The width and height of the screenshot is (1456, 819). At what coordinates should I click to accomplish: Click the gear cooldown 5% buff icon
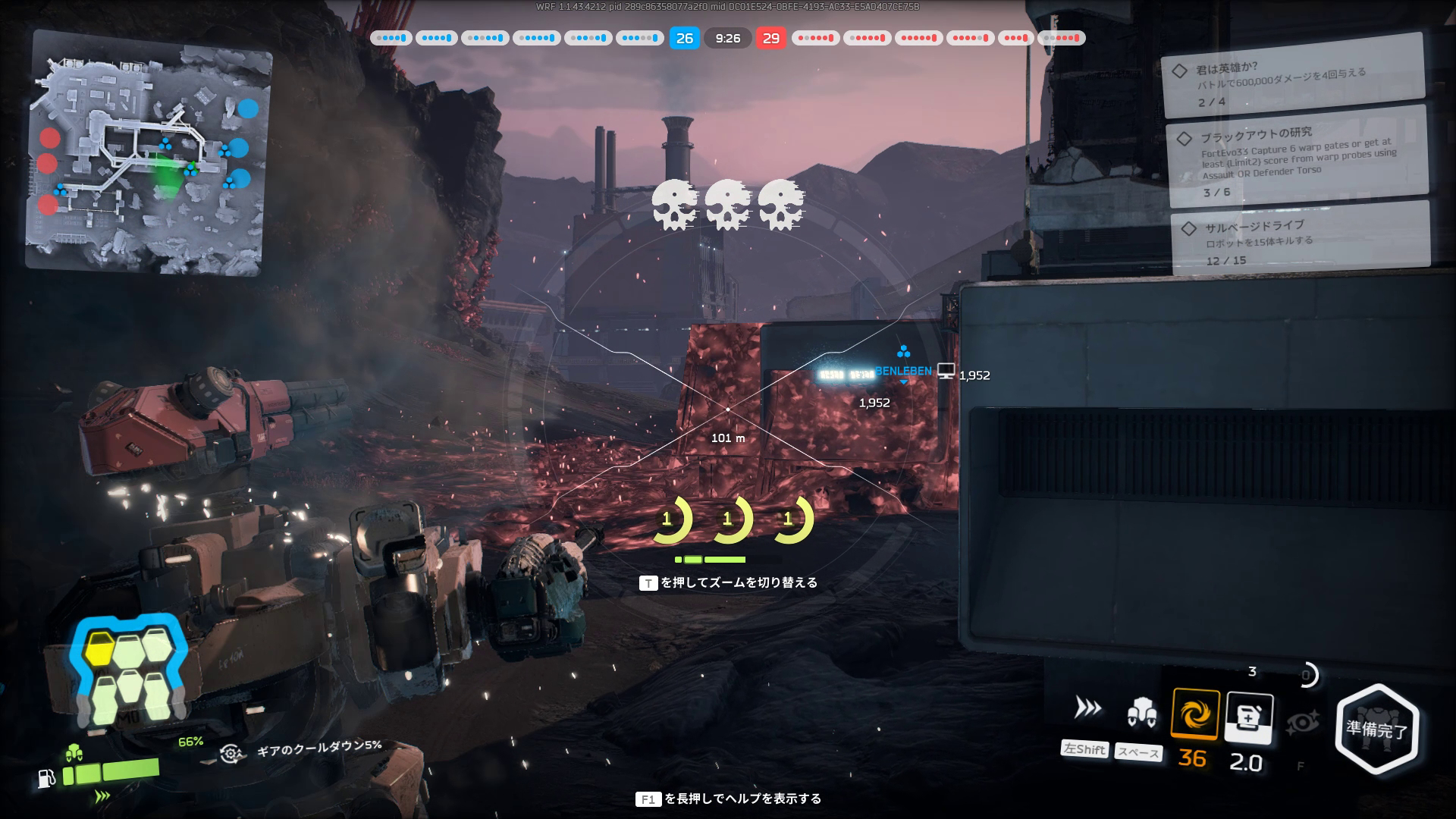[x=231, y=752]
